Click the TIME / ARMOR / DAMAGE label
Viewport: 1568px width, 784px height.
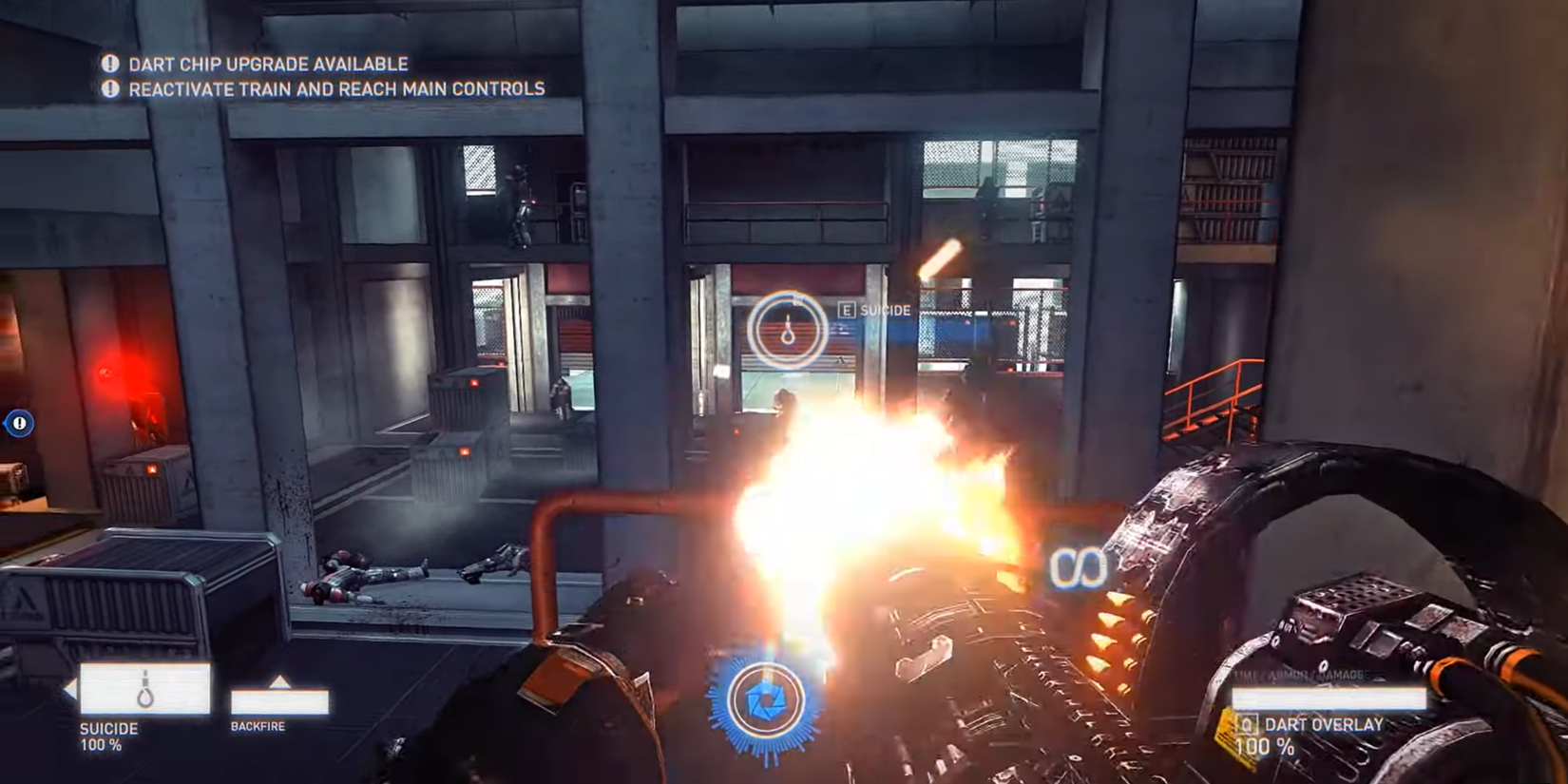click(x=1302, y=673)
